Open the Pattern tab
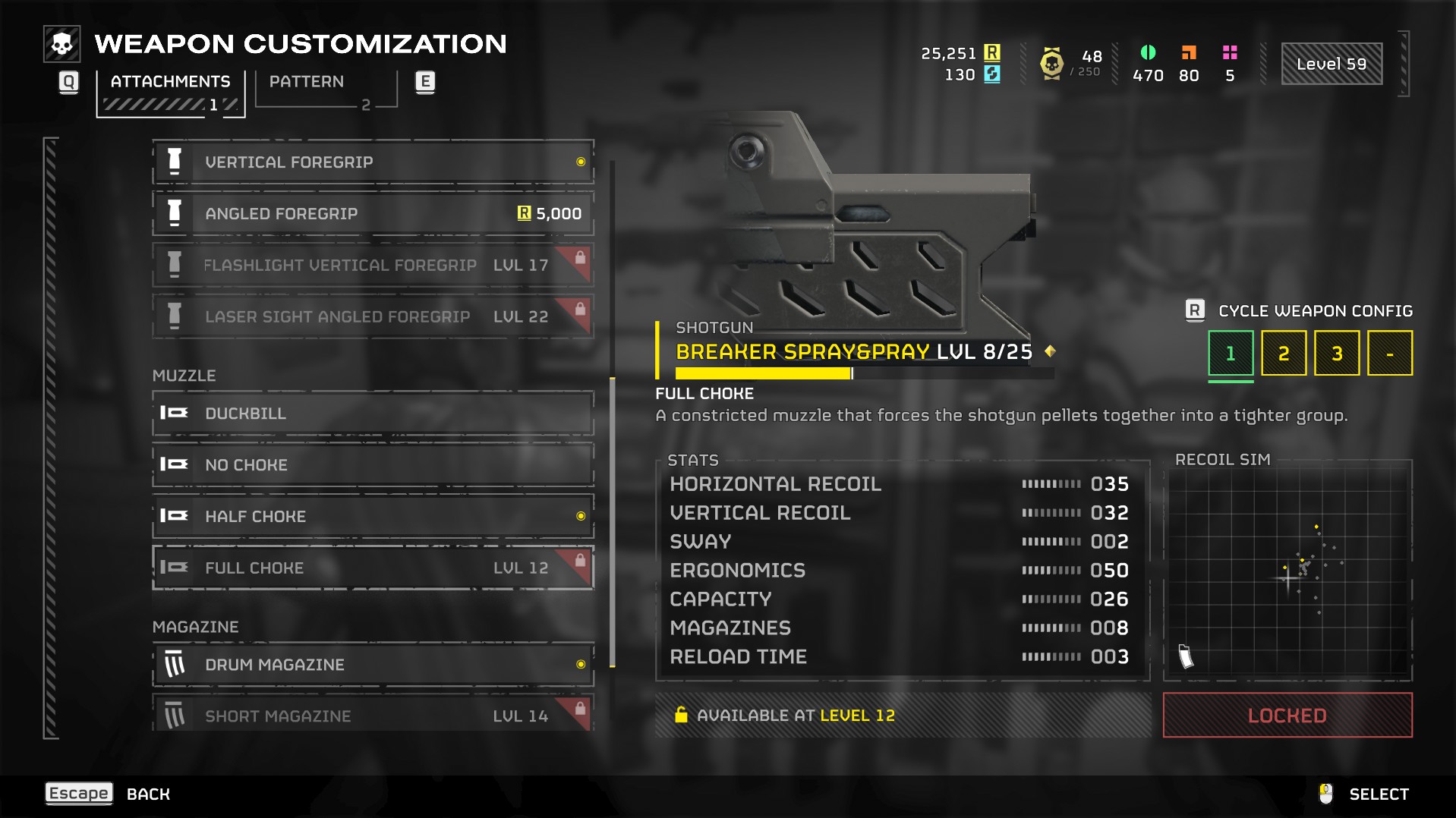1456x818 pixels. pyautogui.click(x=307, y=82)
